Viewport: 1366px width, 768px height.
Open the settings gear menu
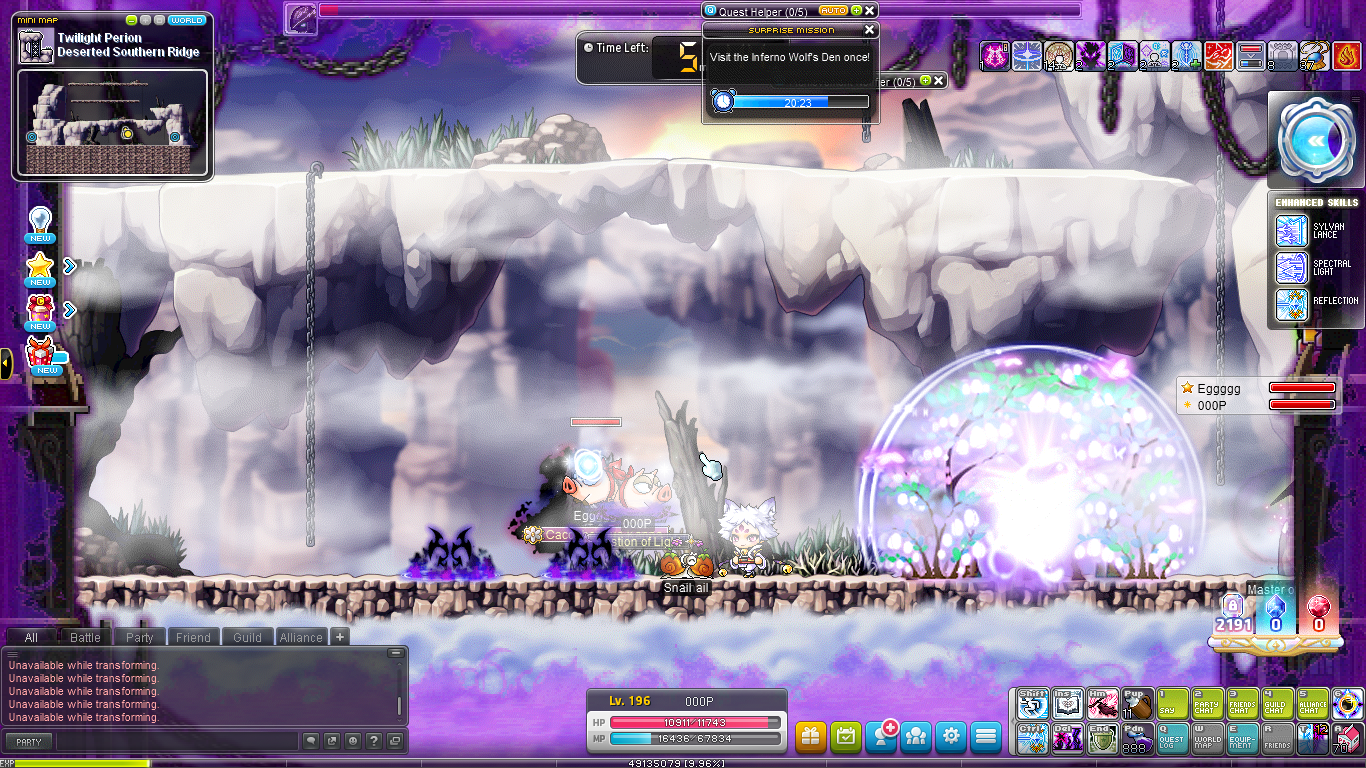[x=951, y=737]
